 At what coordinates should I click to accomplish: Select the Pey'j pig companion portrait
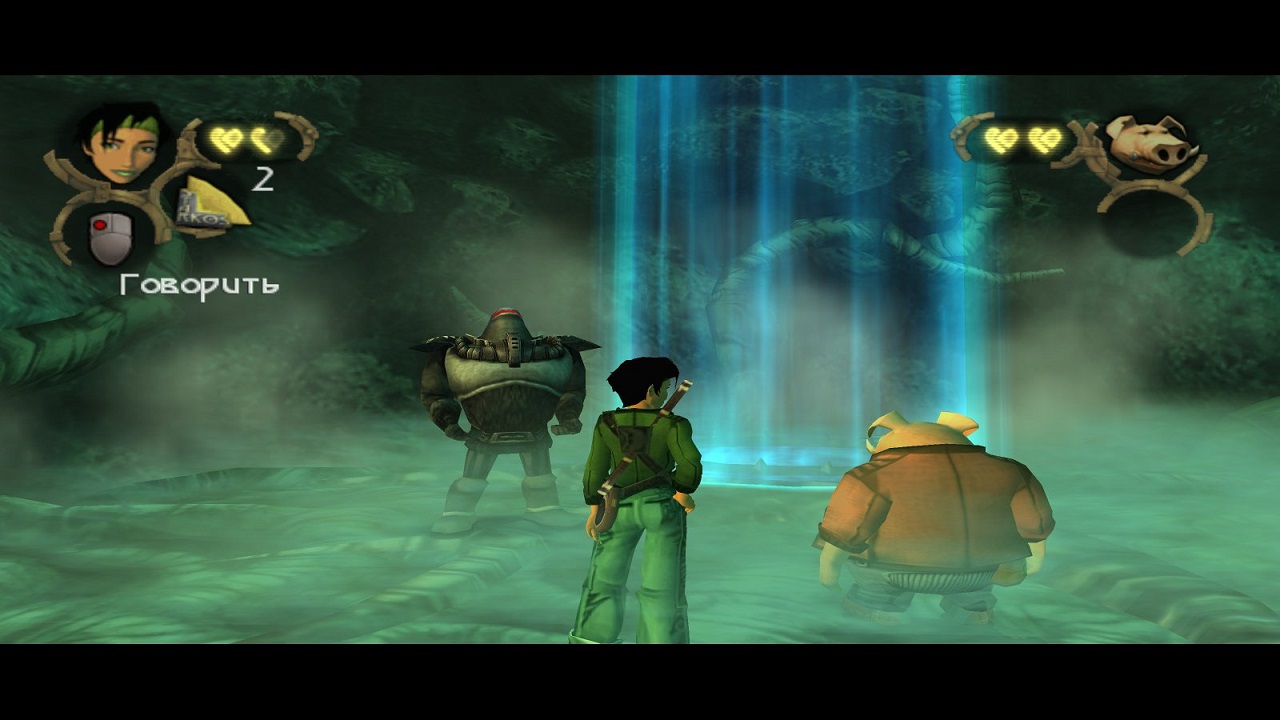(1151, 142)
